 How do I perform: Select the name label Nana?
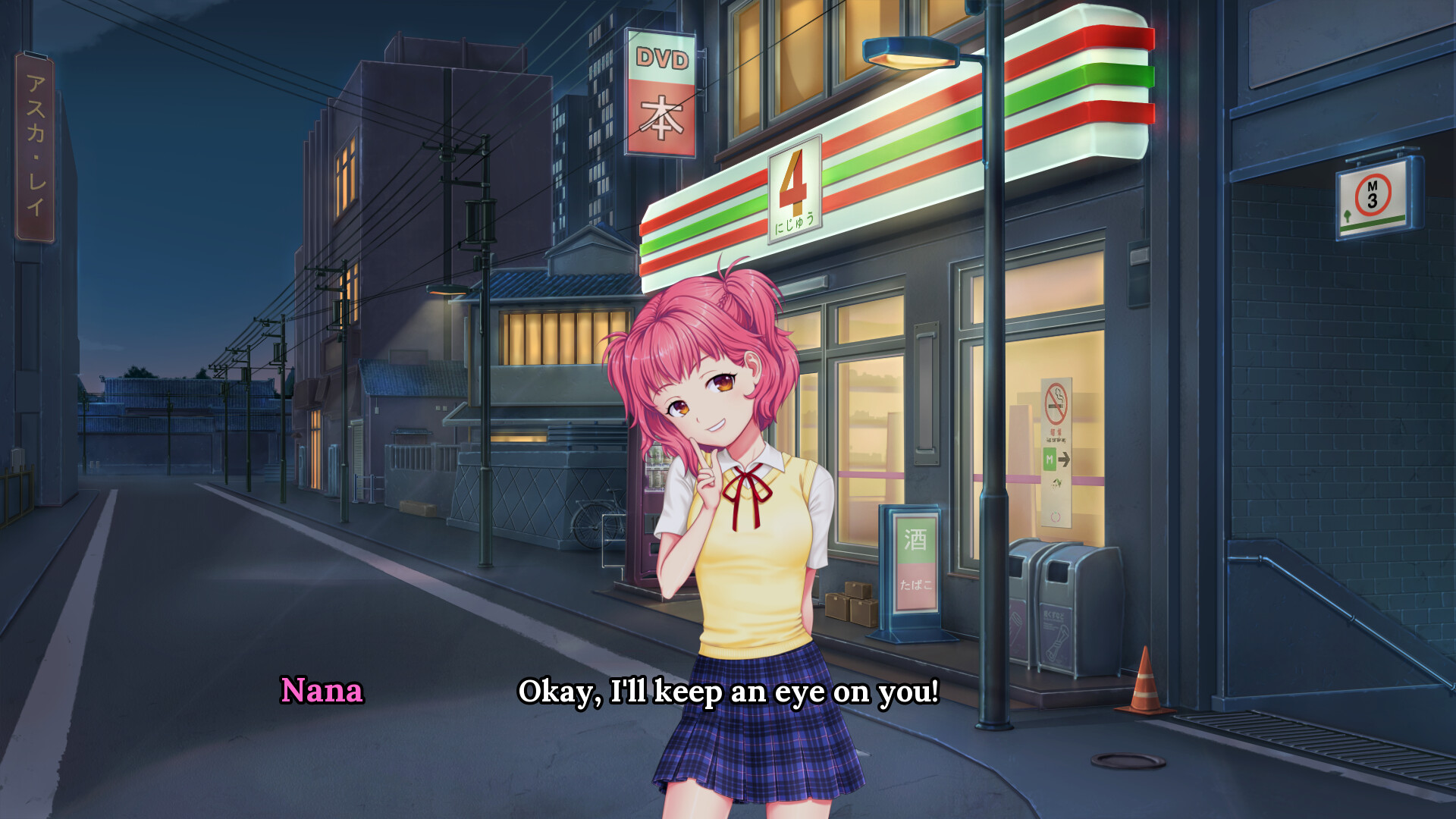pos(322,692)
